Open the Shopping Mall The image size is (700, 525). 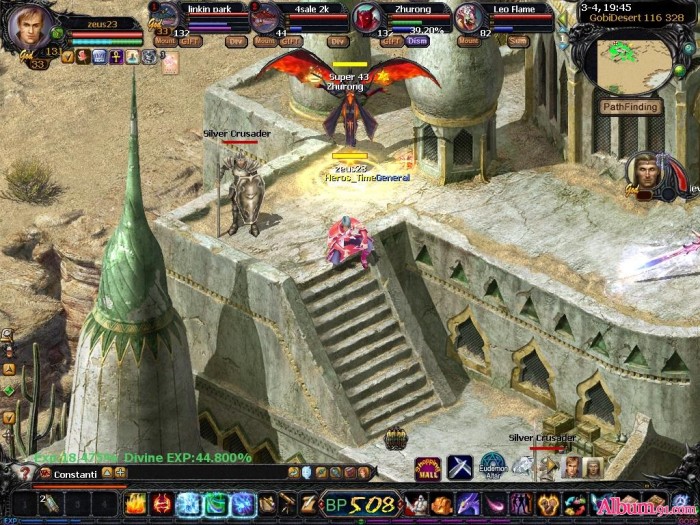(x=428, y=467)
